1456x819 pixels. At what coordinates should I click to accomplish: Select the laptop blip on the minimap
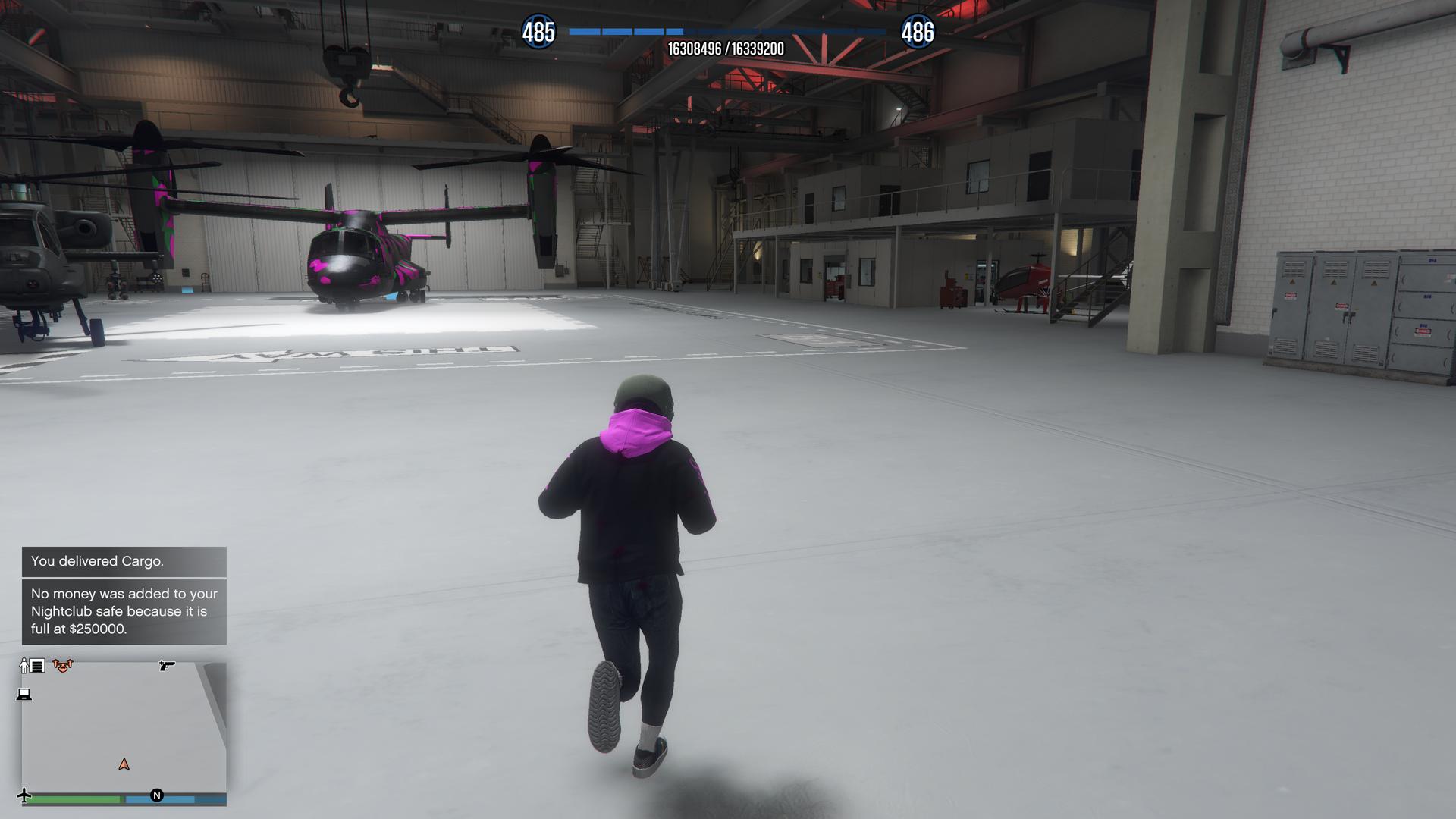pyautogui.click(x=24, y=695)
